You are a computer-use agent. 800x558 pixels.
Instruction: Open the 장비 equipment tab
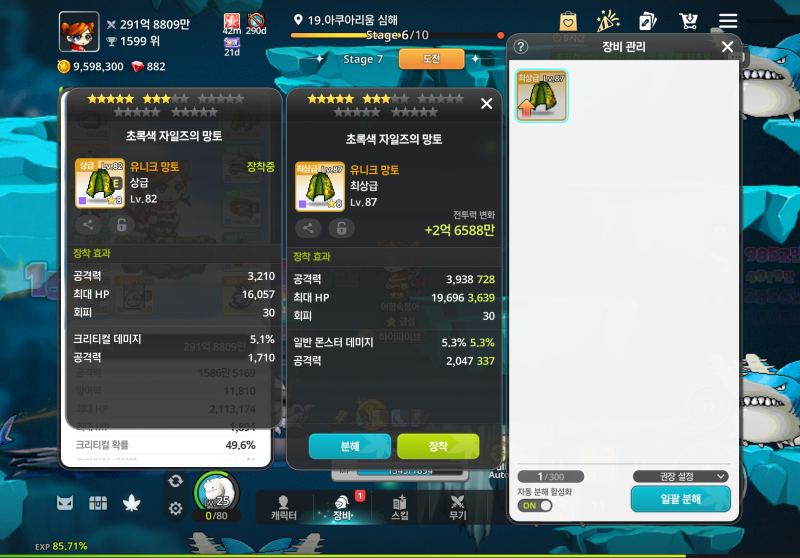point(343,507)
